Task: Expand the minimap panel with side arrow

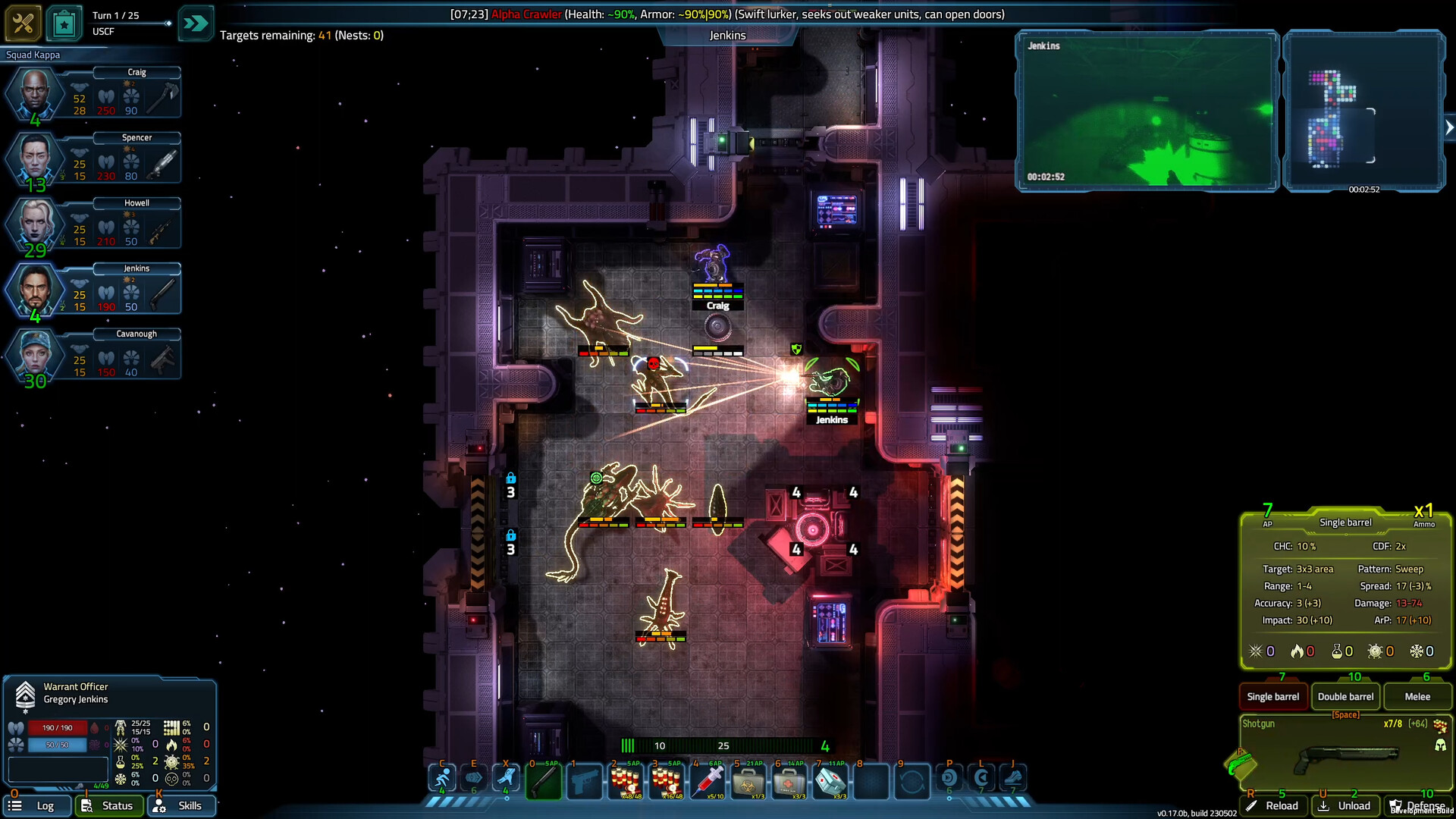Action: tap(1450, 127)
